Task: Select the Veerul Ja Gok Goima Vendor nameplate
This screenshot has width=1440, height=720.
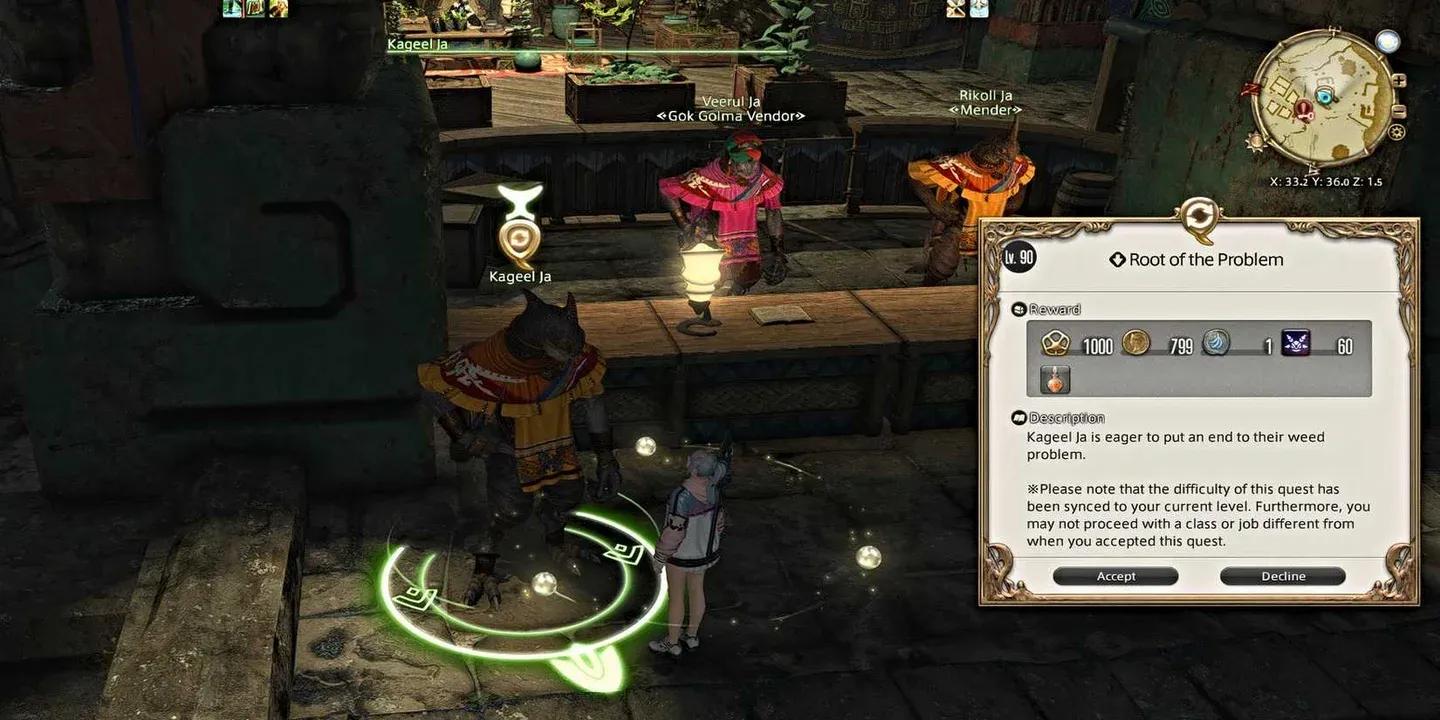Action: pyautogui.click(x=730, y=108)
